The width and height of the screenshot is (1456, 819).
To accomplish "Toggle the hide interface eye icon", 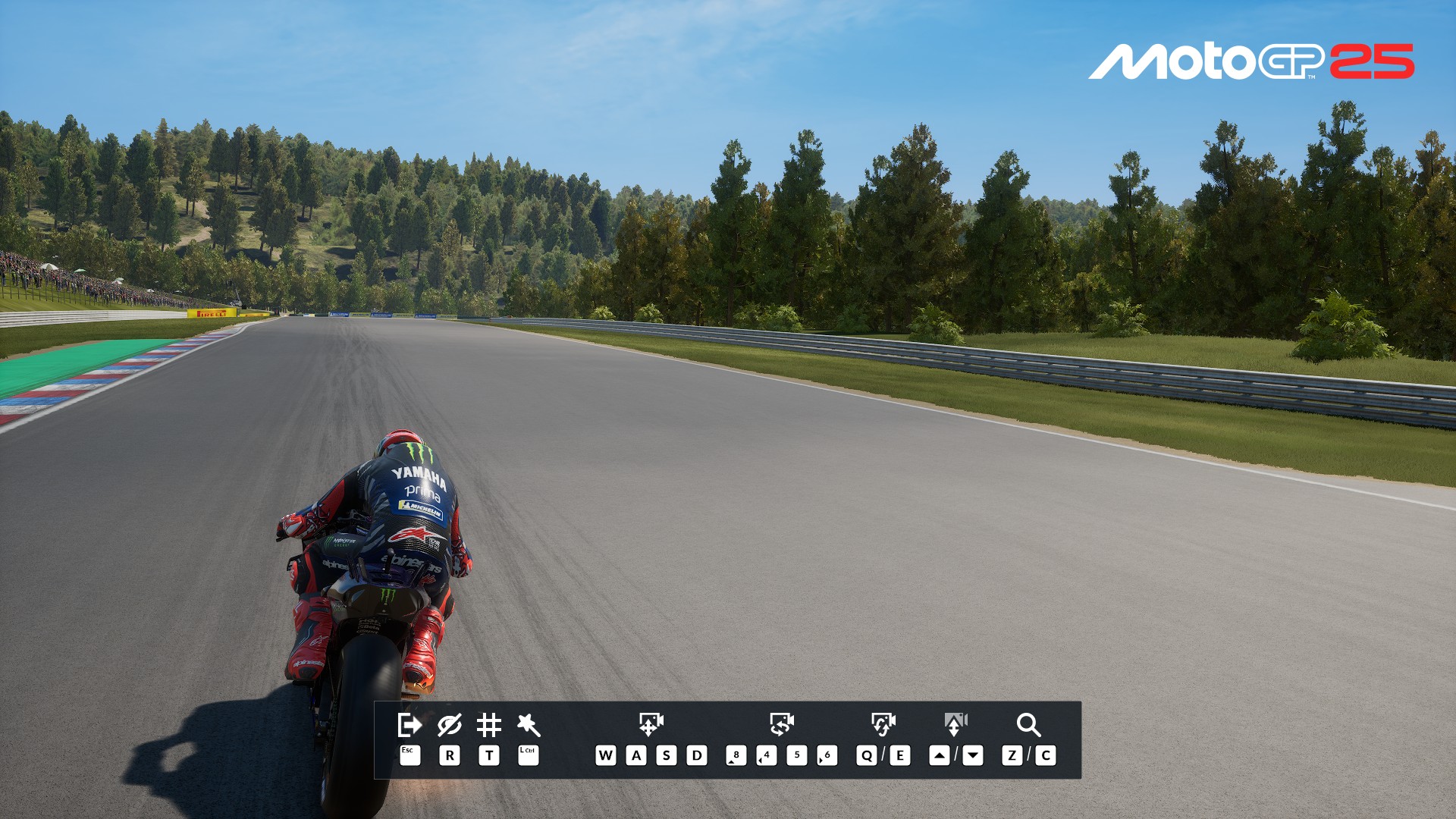I will 449,725.
